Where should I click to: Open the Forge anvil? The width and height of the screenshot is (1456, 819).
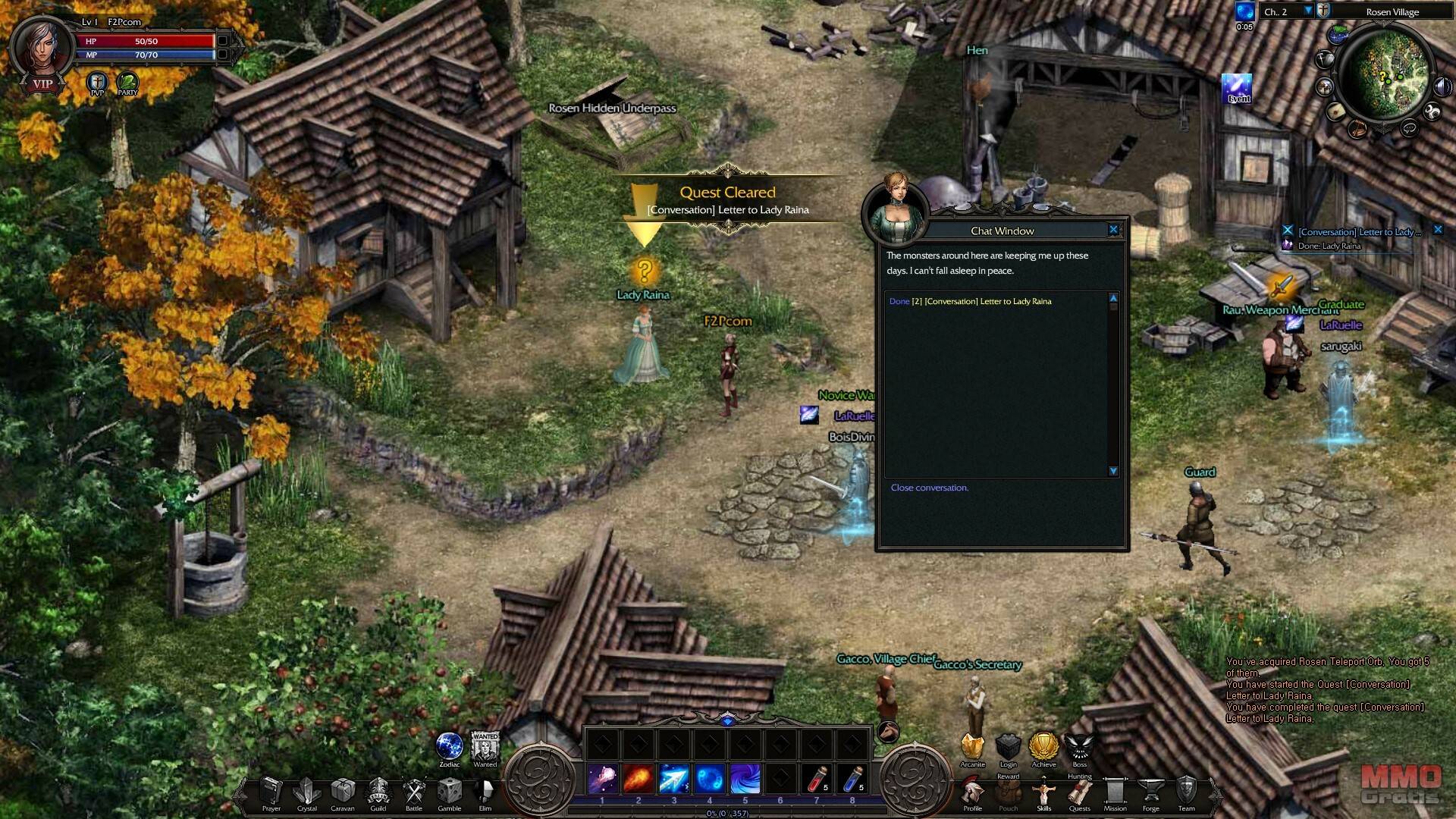coord(1150,792)
